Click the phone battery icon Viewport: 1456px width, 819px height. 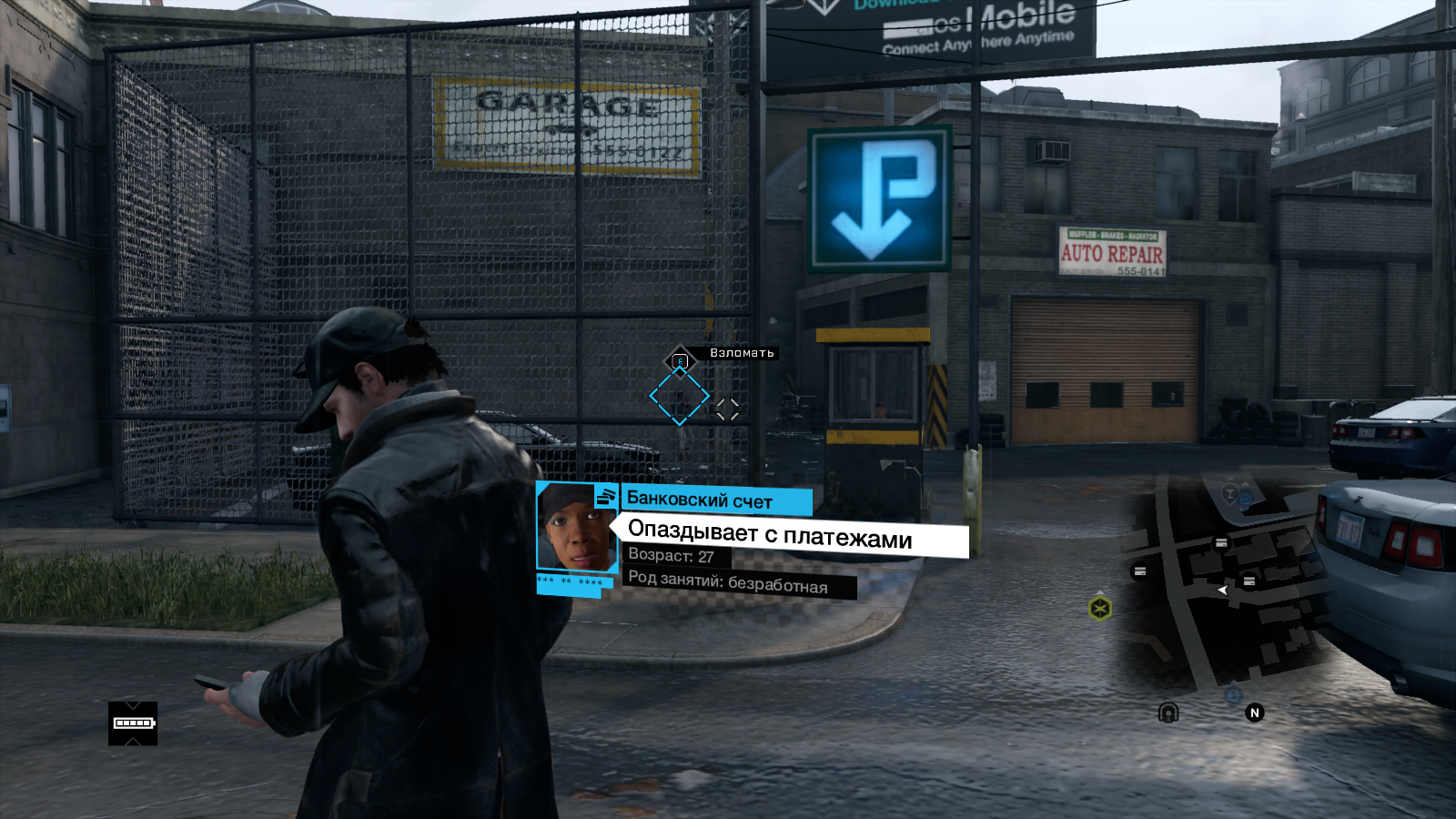tap(133, 723)
